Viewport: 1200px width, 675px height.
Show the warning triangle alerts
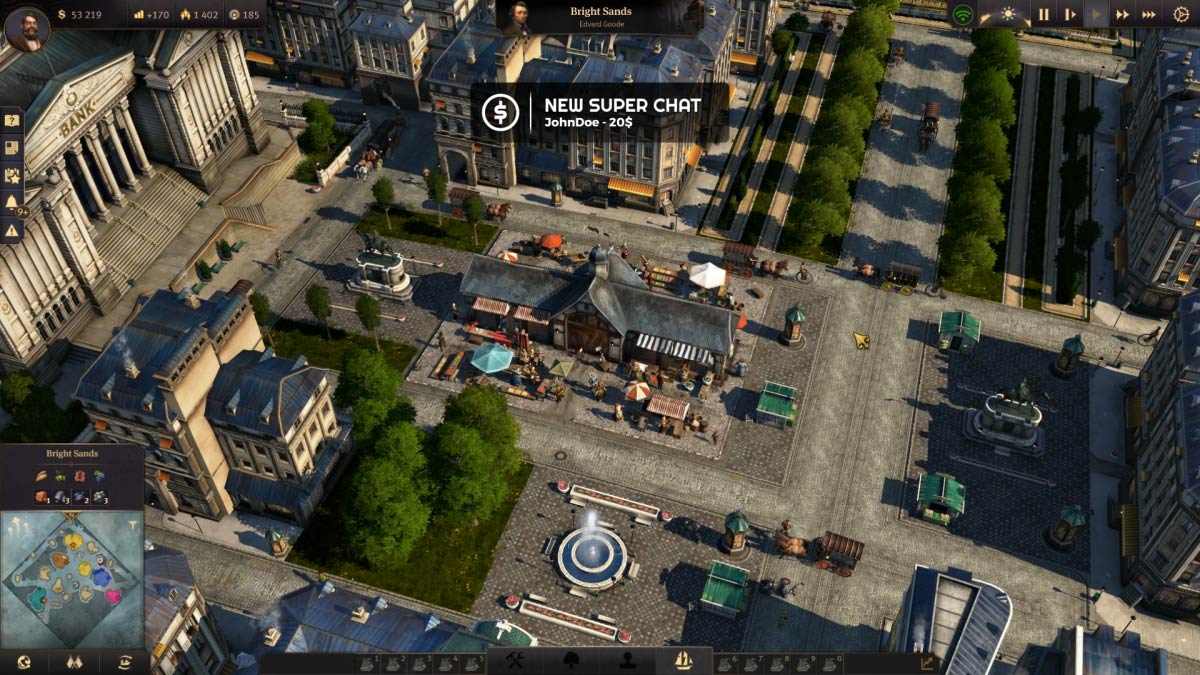tap(12, 230)
